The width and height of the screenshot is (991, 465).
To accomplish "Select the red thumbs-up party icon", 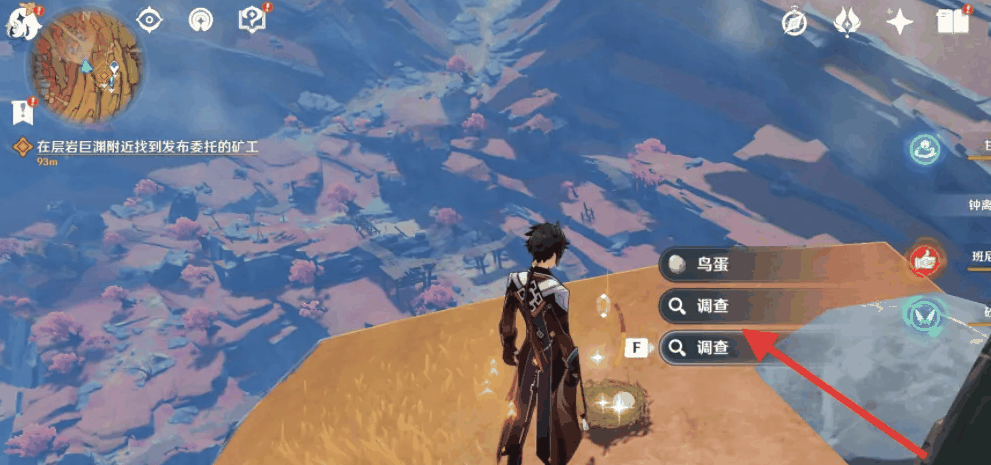I will click(x=925, y=260).
